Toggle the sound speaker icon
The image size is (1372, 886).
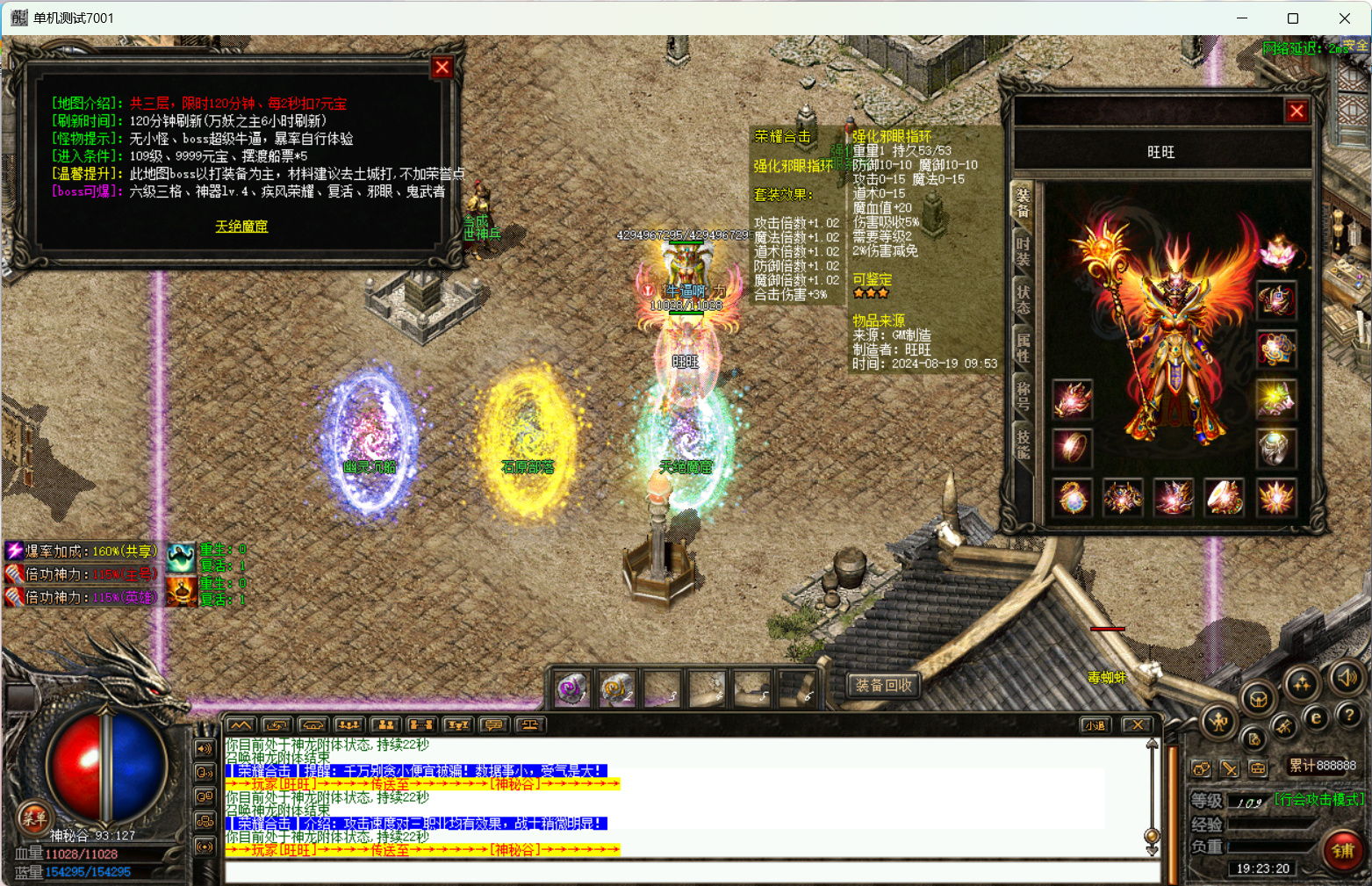(x=1347, y=677)
